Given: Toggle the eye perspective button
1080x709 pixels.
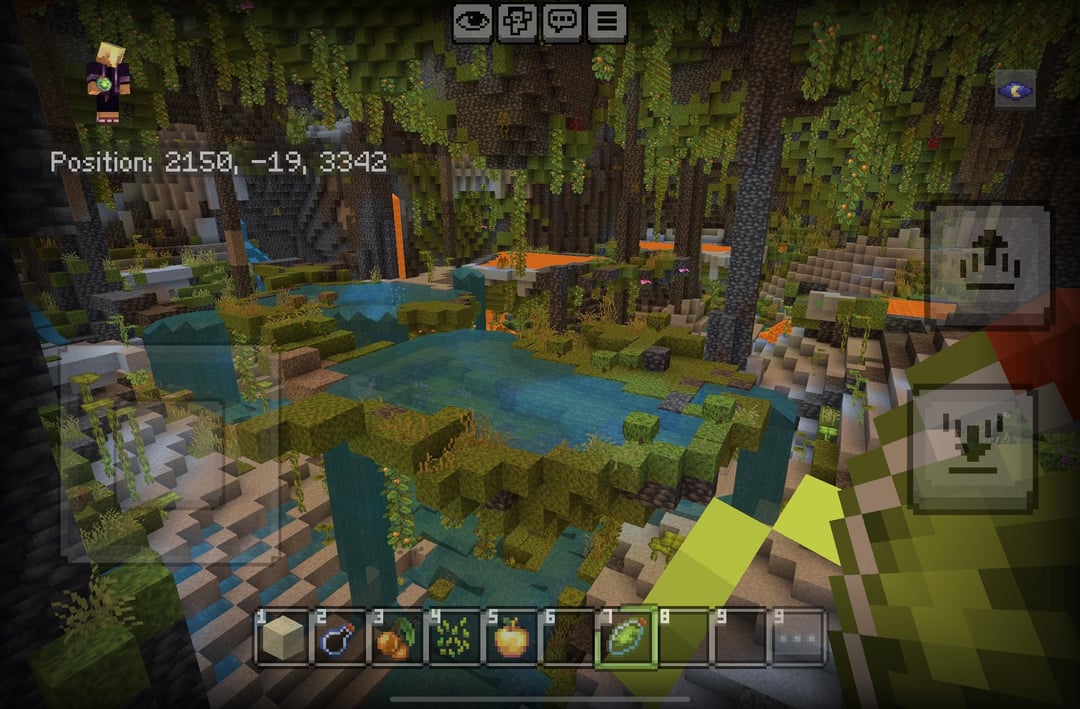Looking at the screenshot, I should (x=473, y=22).
